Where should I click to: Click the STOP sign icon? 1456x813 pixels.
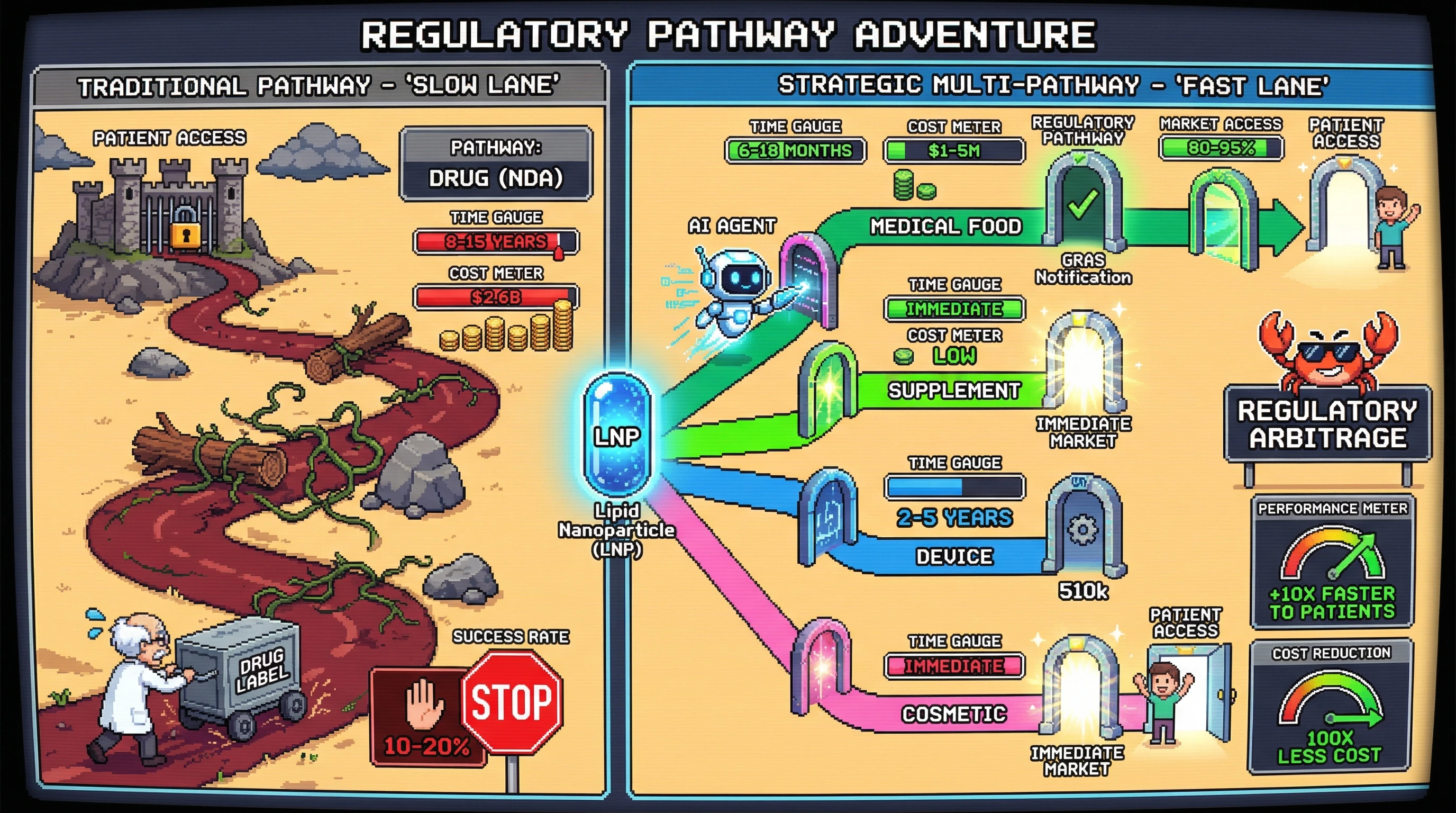point(512,702)
